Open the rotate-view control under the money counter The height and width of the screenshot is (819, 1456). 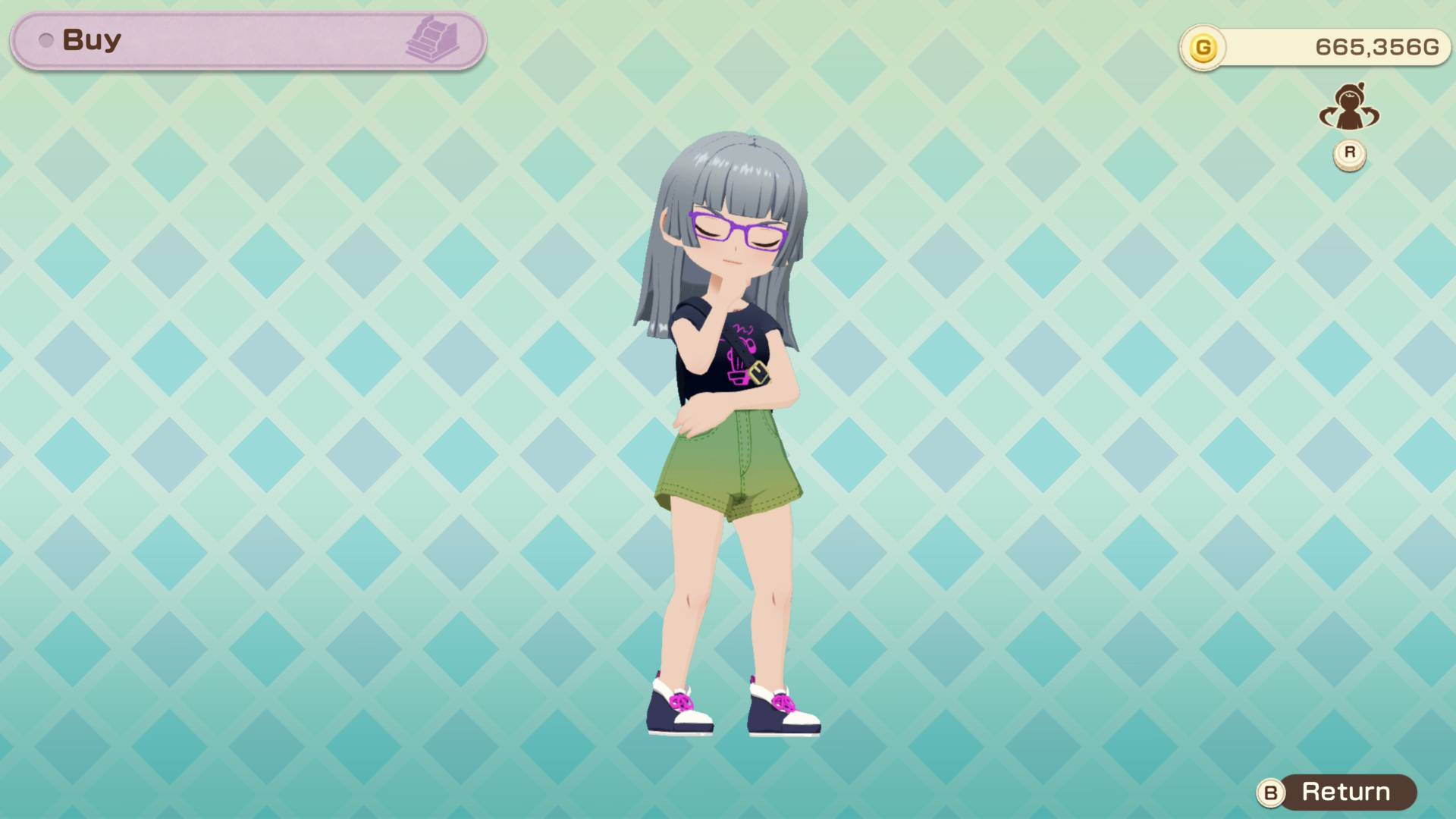[x=1348, y=152]
